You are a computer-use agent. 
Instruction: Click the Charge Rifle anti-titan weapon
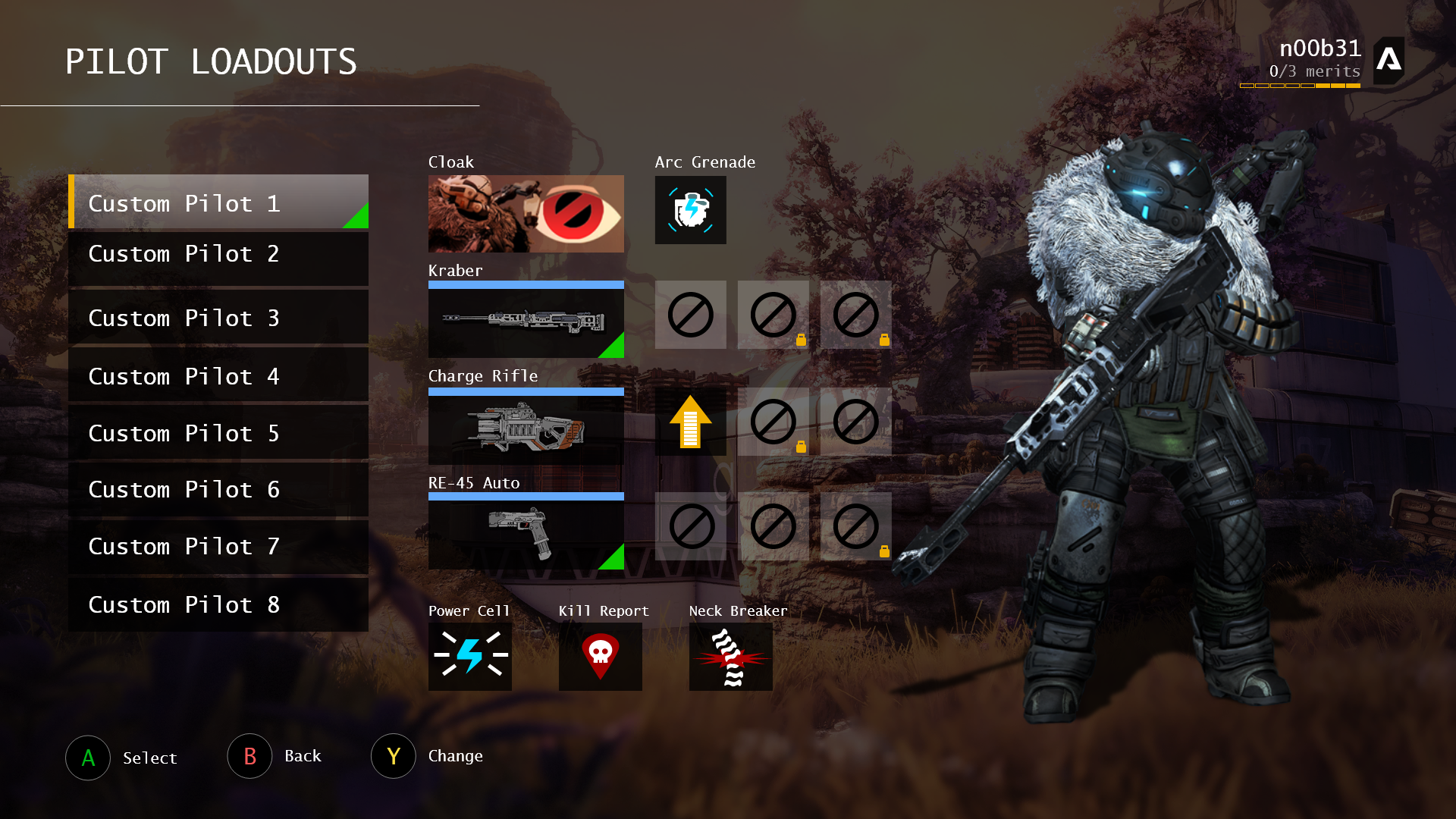click(526, 428)
